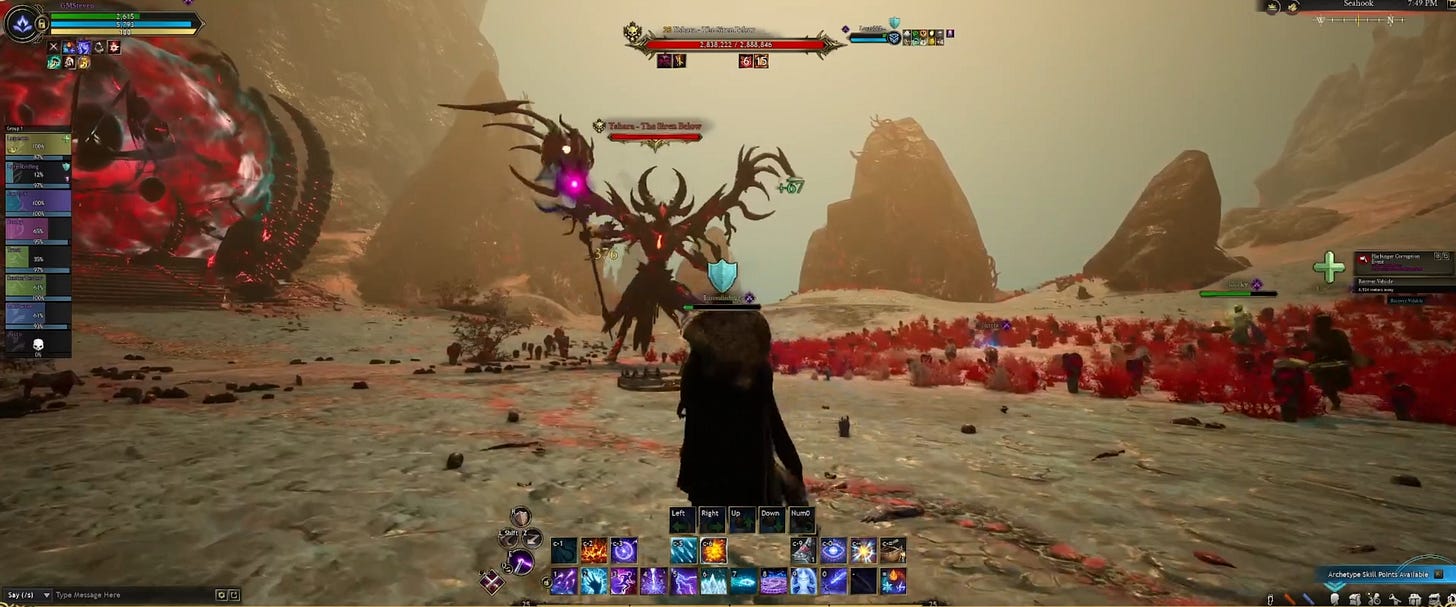
Task: Use the ice shard rain ability
Action: [x=684, y=550]
